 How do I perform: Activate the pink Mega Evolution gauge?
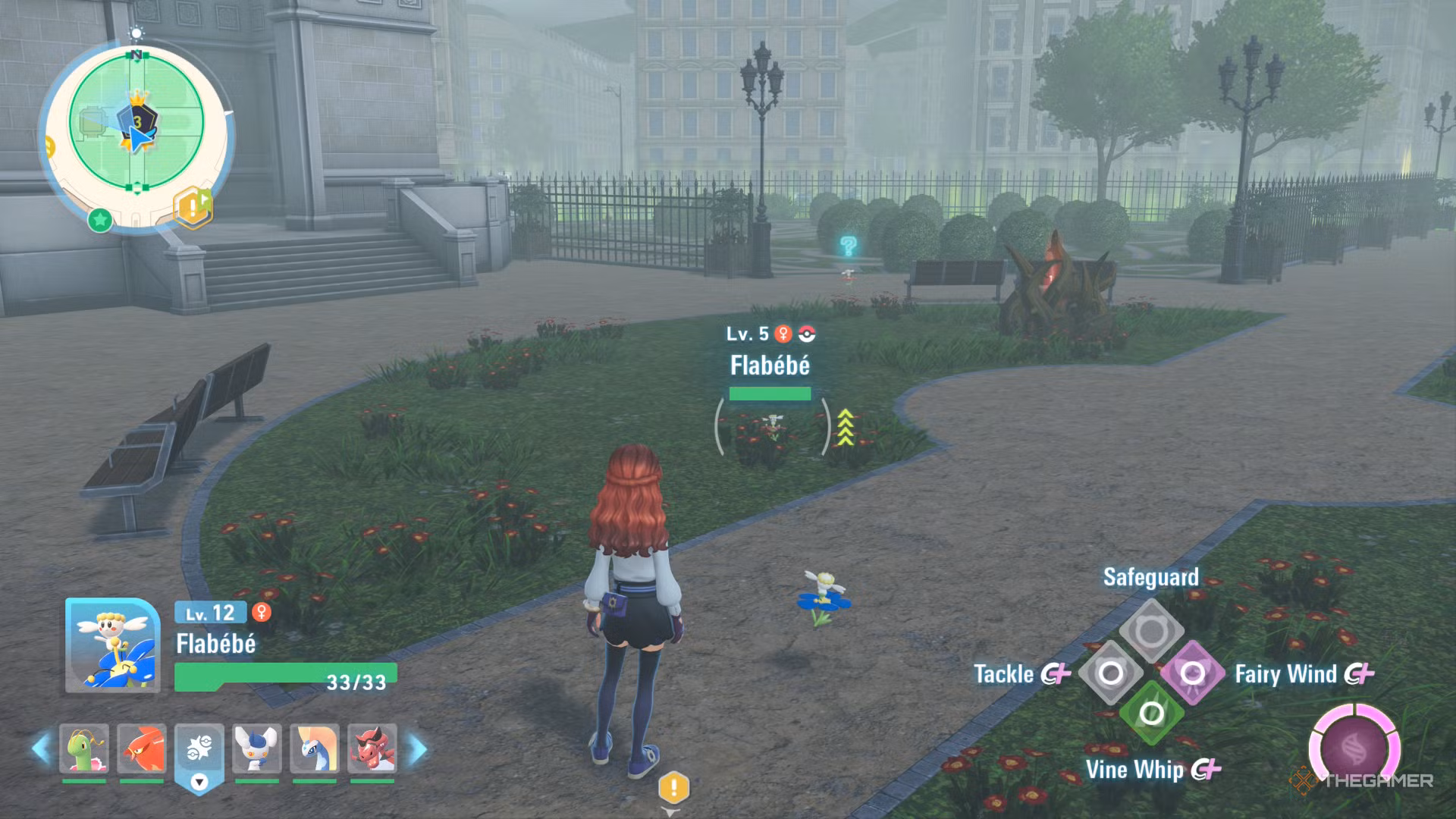click(x=1354, y=748)
